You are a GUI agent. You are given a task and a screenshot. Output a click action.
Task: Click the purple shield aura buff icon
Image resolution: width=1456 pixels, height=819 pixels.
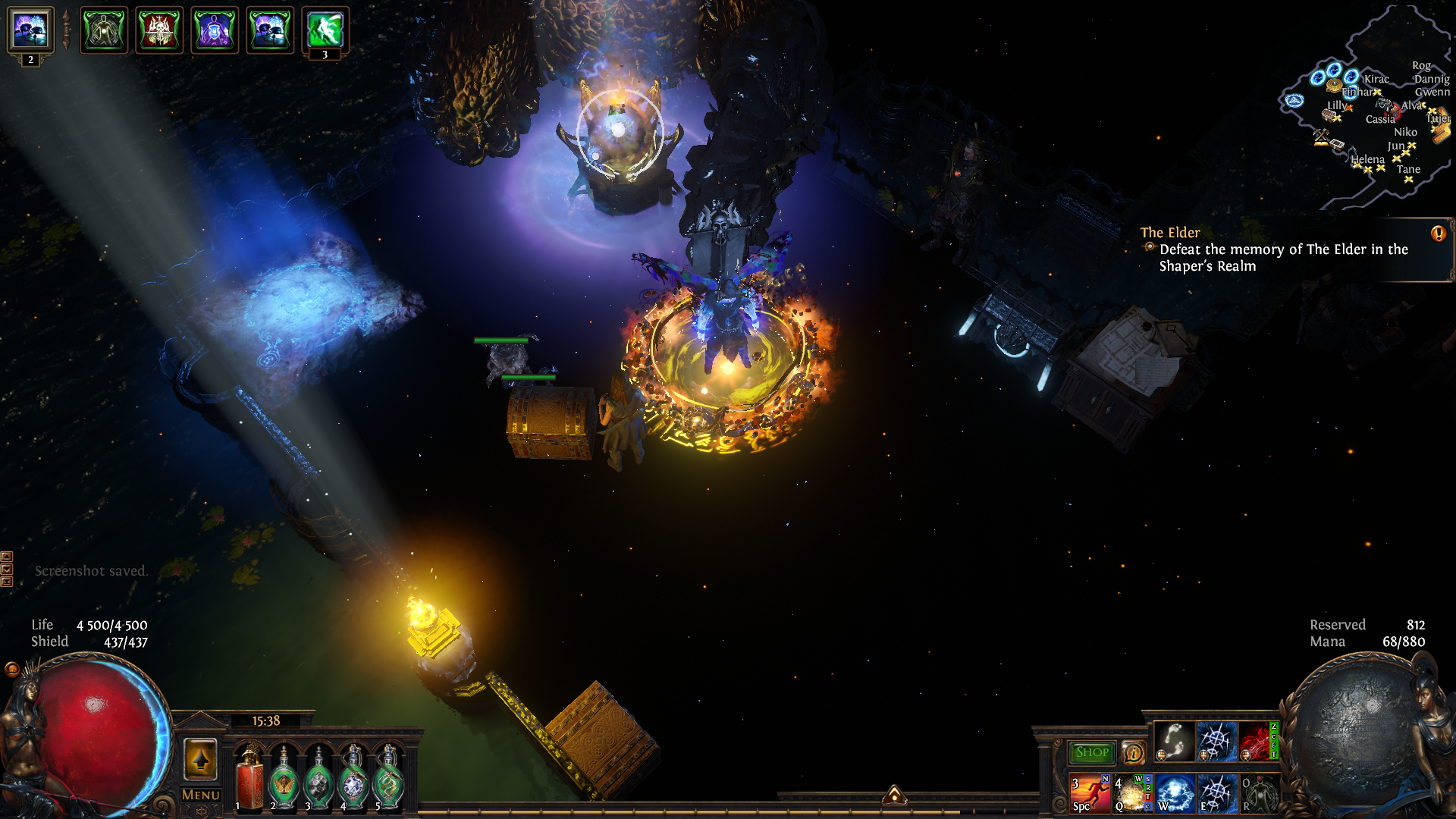(215, 30)
